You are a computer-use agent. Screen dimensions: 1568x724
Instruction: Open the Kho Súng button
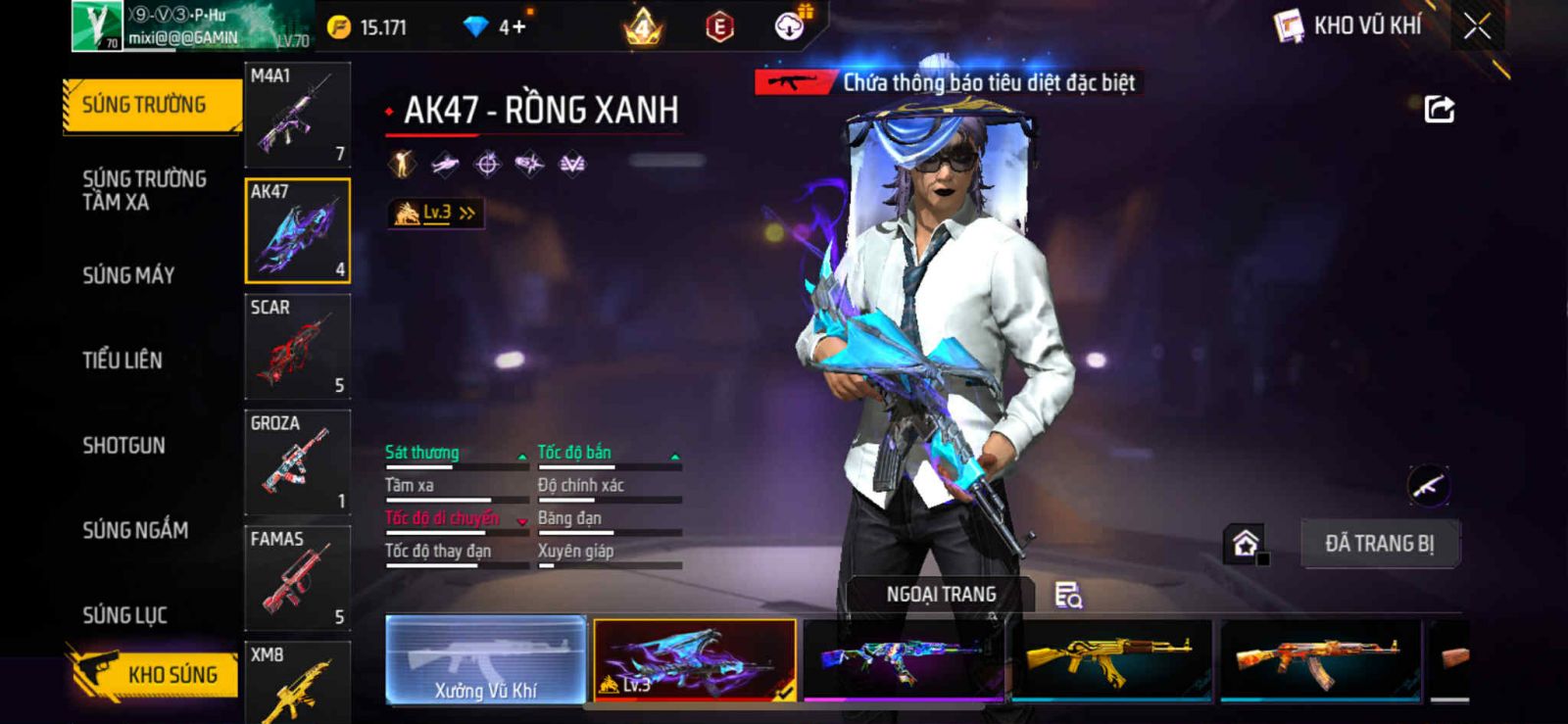tap(153, 674)
